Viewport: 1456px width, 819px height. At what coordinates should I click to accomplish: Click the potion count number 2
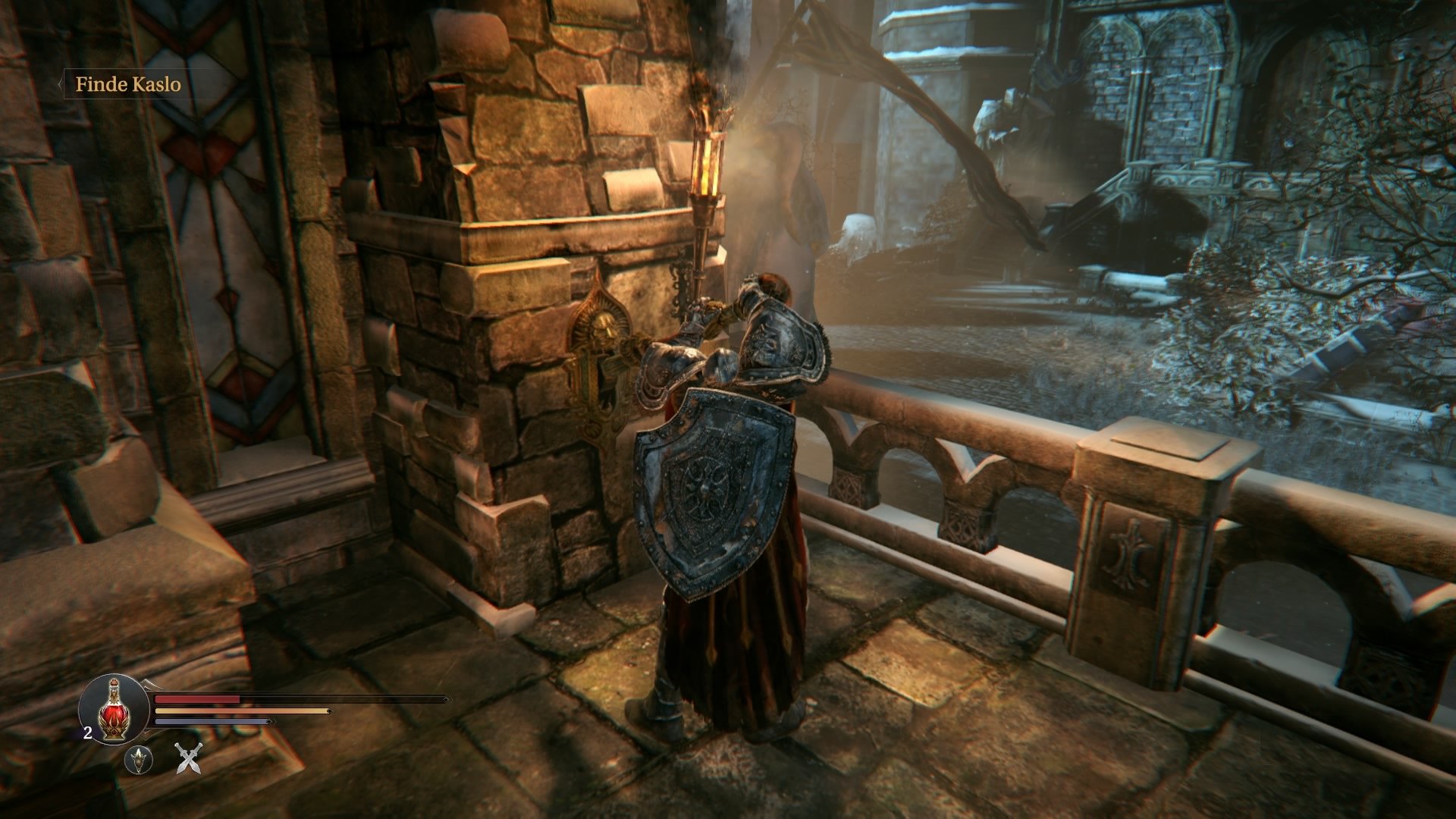click(x=87, y=733)
